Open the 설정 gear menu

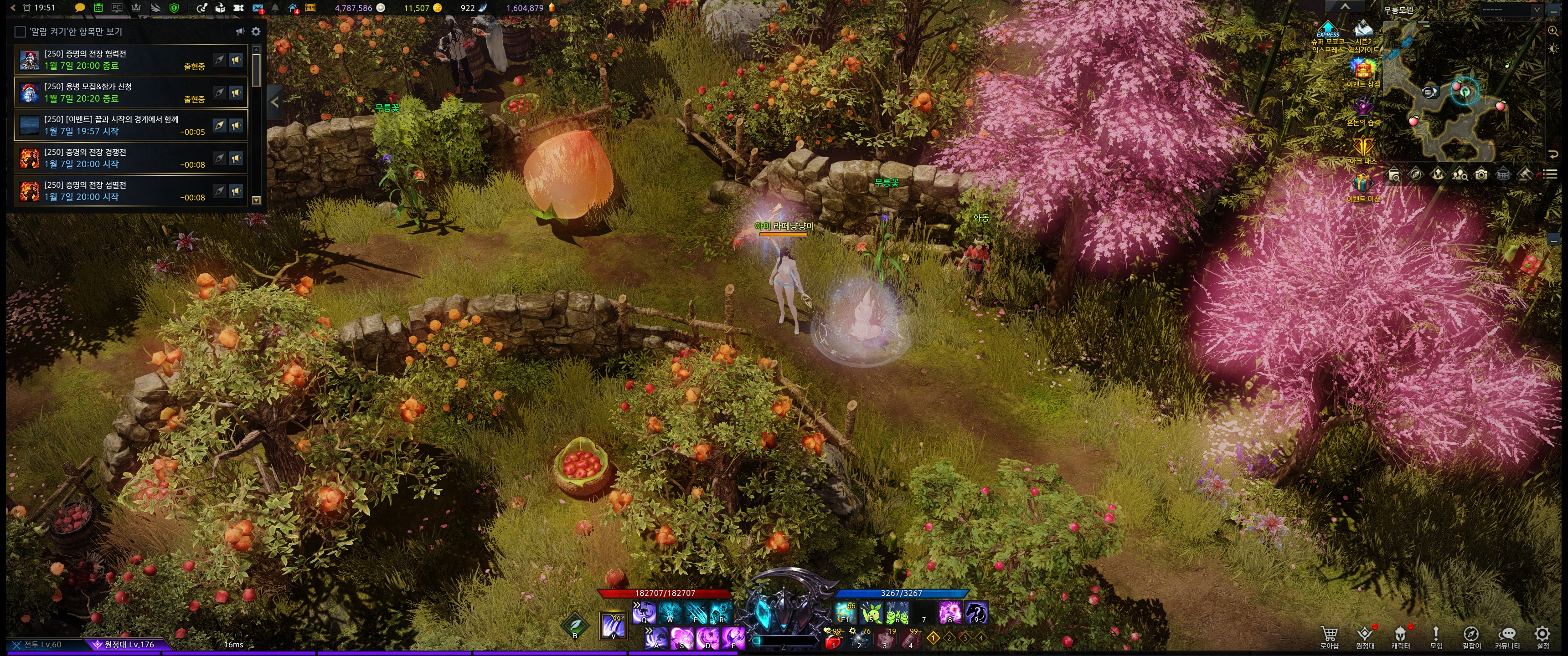(x=1542, y=636)
